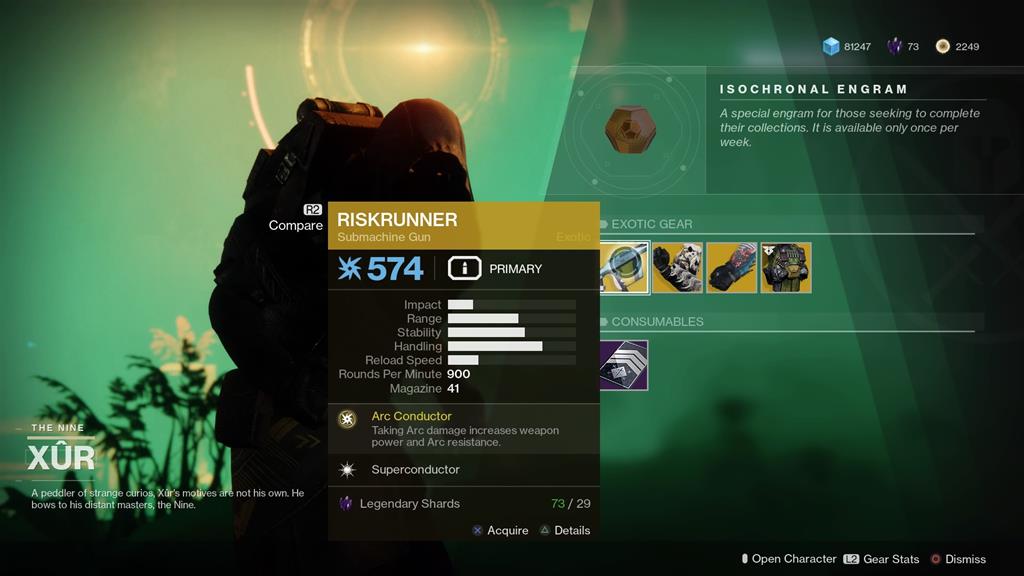The height and width of the screenshot is (576, 1024).
Task: Pick the red and blue exotic gauntlets
Action: pyautogui.click(x=731, y=268)
